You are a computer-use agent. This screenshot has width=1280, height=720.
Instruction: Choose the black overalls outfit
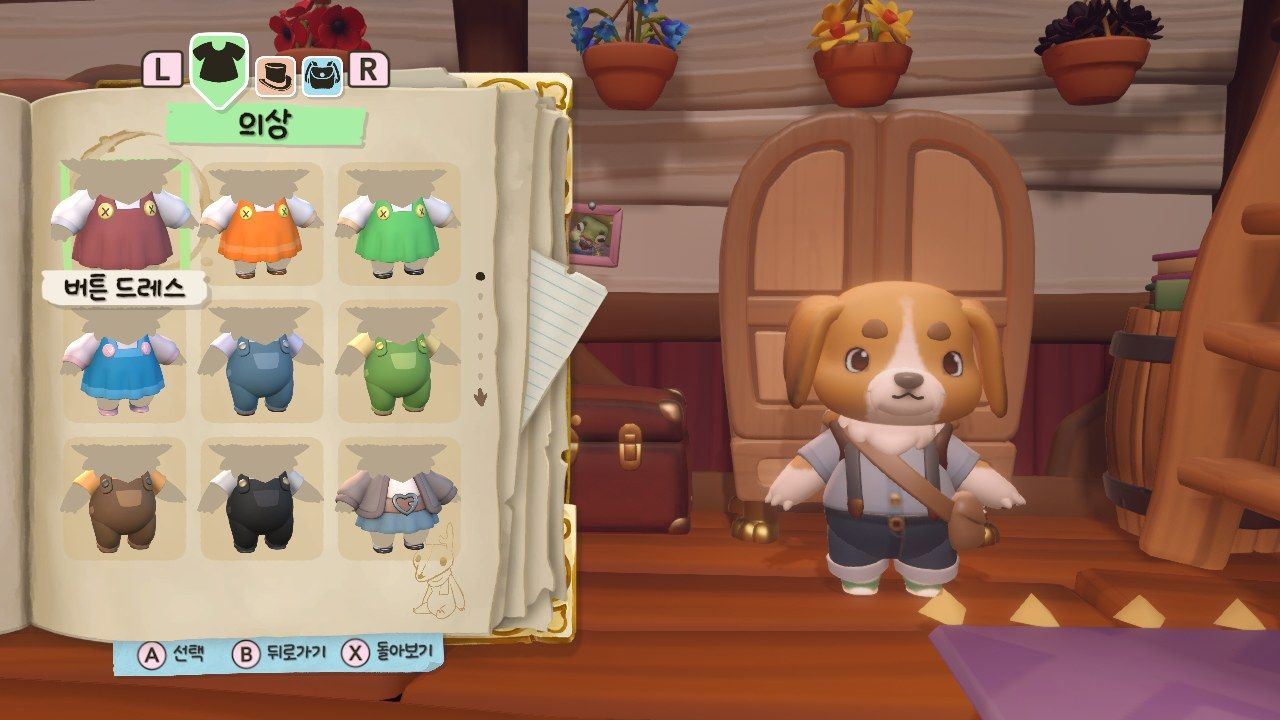262,498
